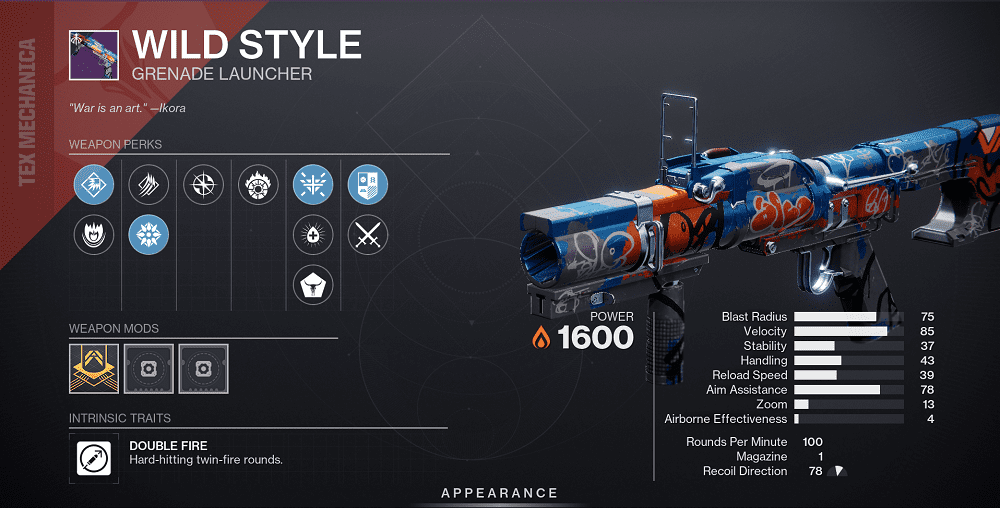Image resolution: width=1000 pixels, height=508 pixels.
Task: Pick the glowing plus-drop perk
Action: pyautogui.click(x=313, y=236)
